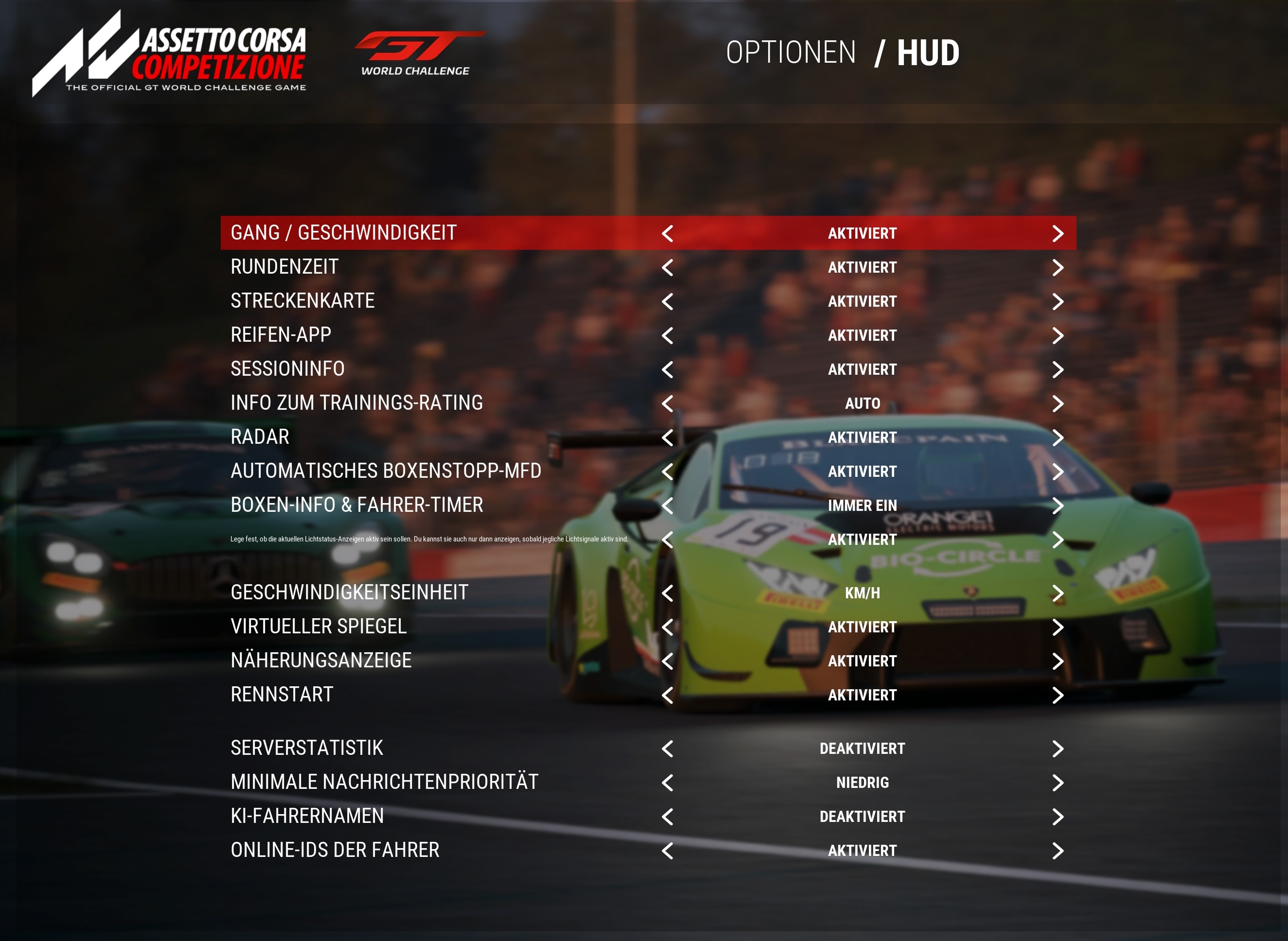
Task: Raise Minimale Nachrichtenpriorität with right arrow
Action: [x=1057, y=783]
